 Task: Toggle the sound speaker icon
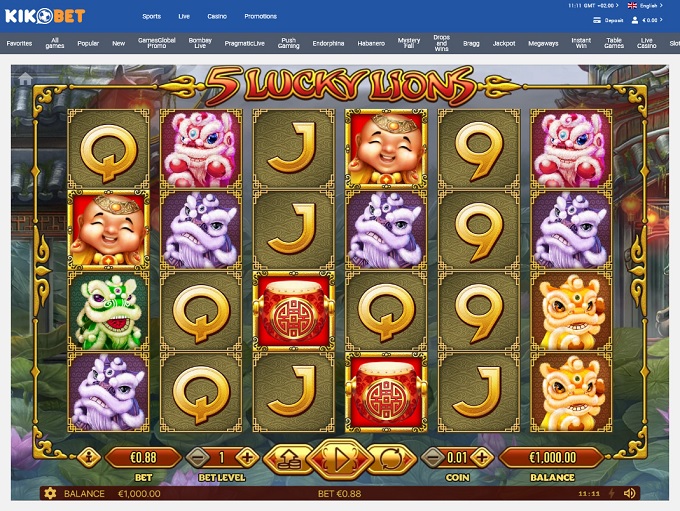[630, 493]
